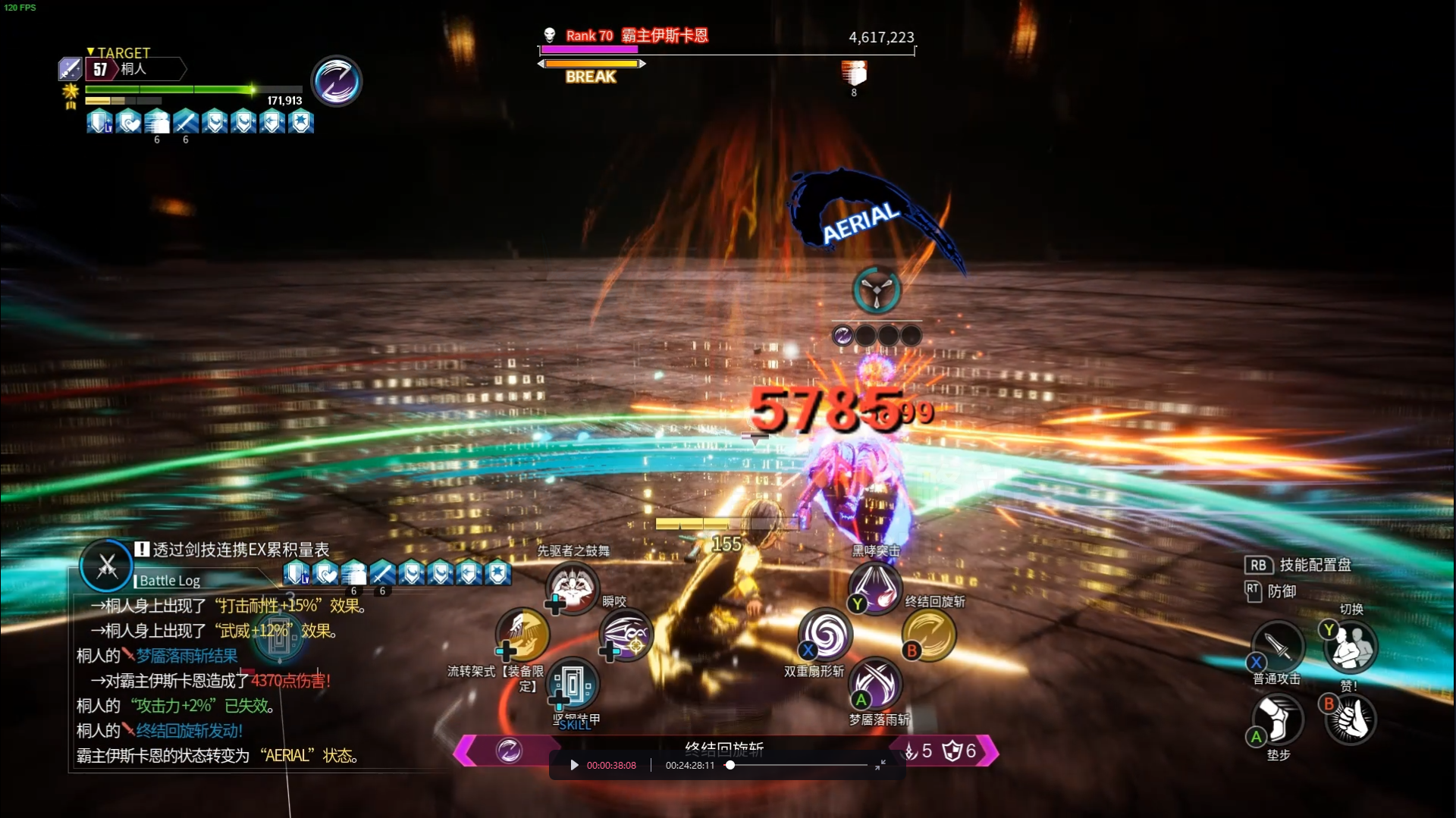Viewport: 1456px width, 818px height.
Task: Click the 桐人 target name plate
Action: [x=136, y=69]
